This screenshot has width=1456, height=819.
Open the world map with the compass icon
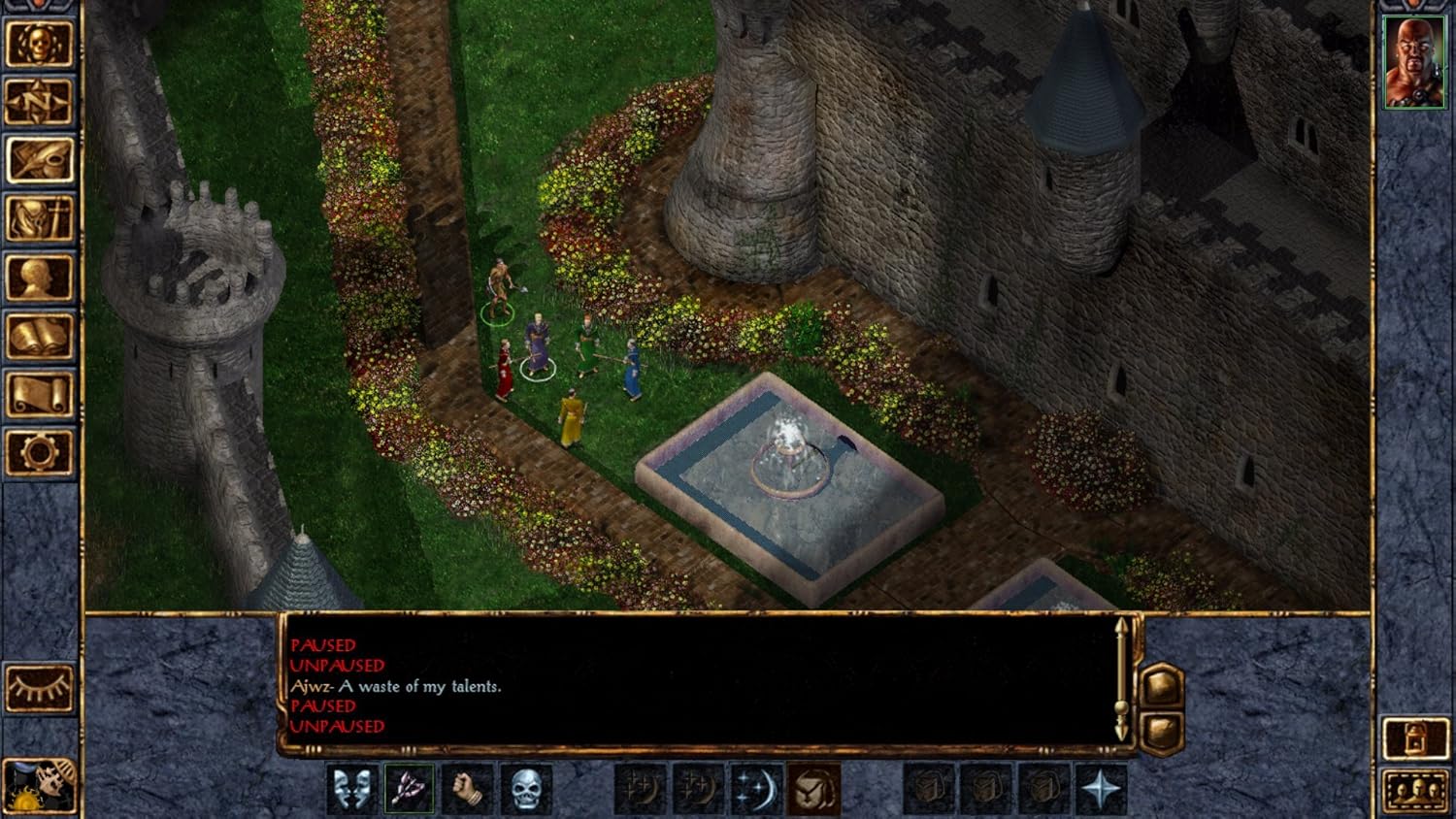point(39,101)
